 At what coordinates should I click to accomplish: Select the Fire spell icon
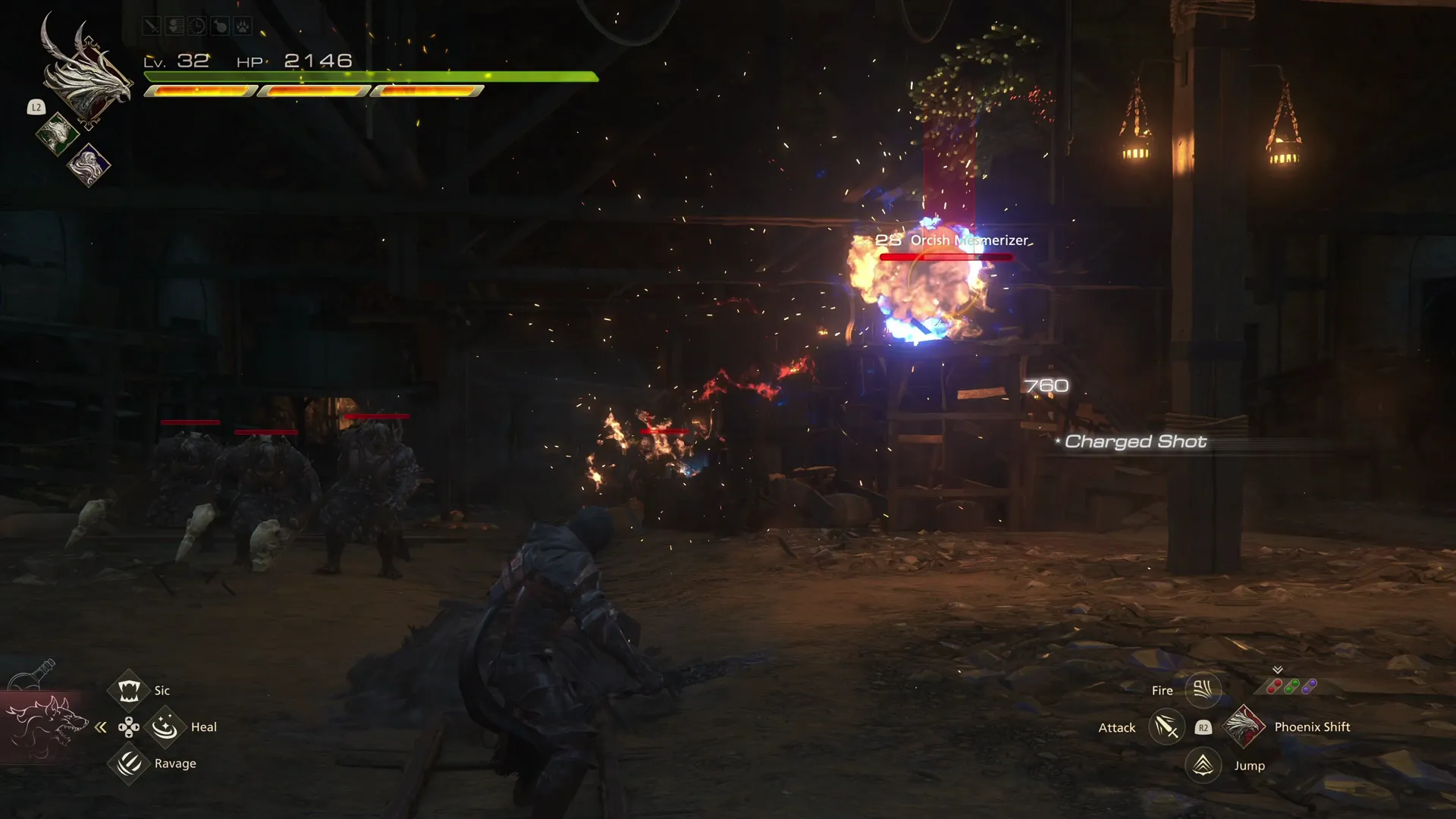click(1202, 690)
